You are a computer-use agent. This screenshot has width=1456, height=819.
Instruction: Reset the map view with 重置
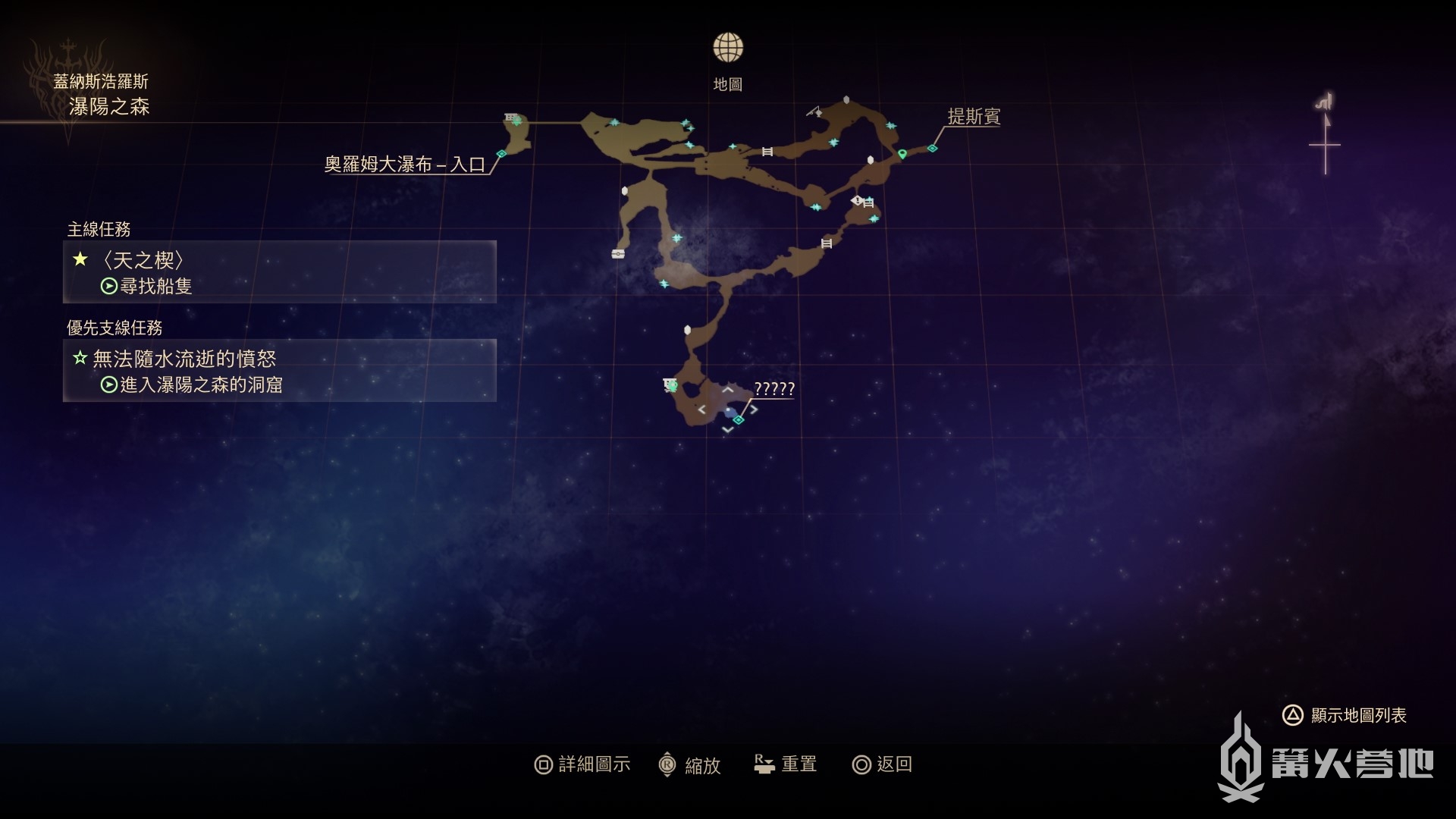[786, 764]
